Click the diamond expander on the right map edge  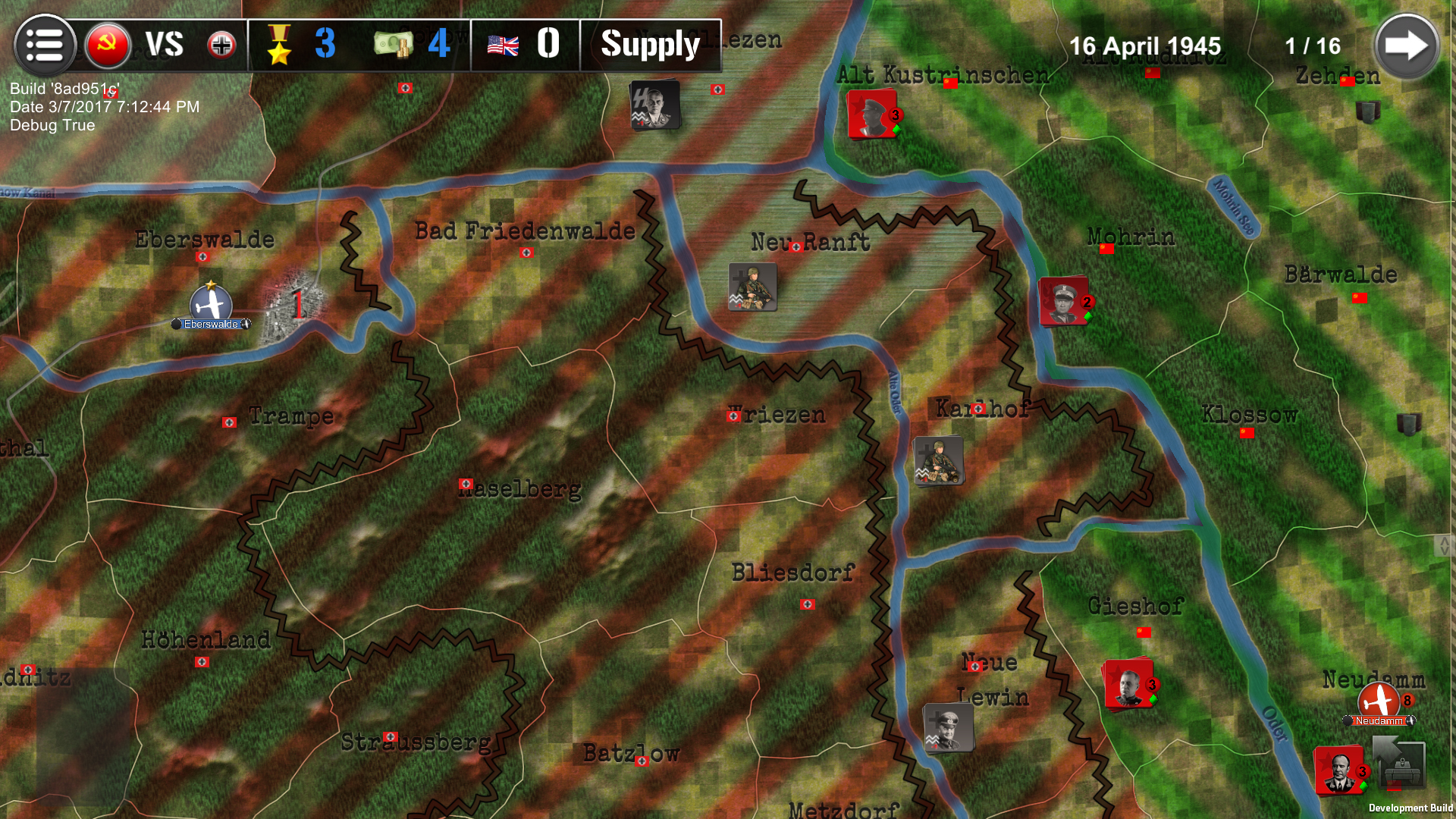pyautogui.click(x=1445, y=544)
